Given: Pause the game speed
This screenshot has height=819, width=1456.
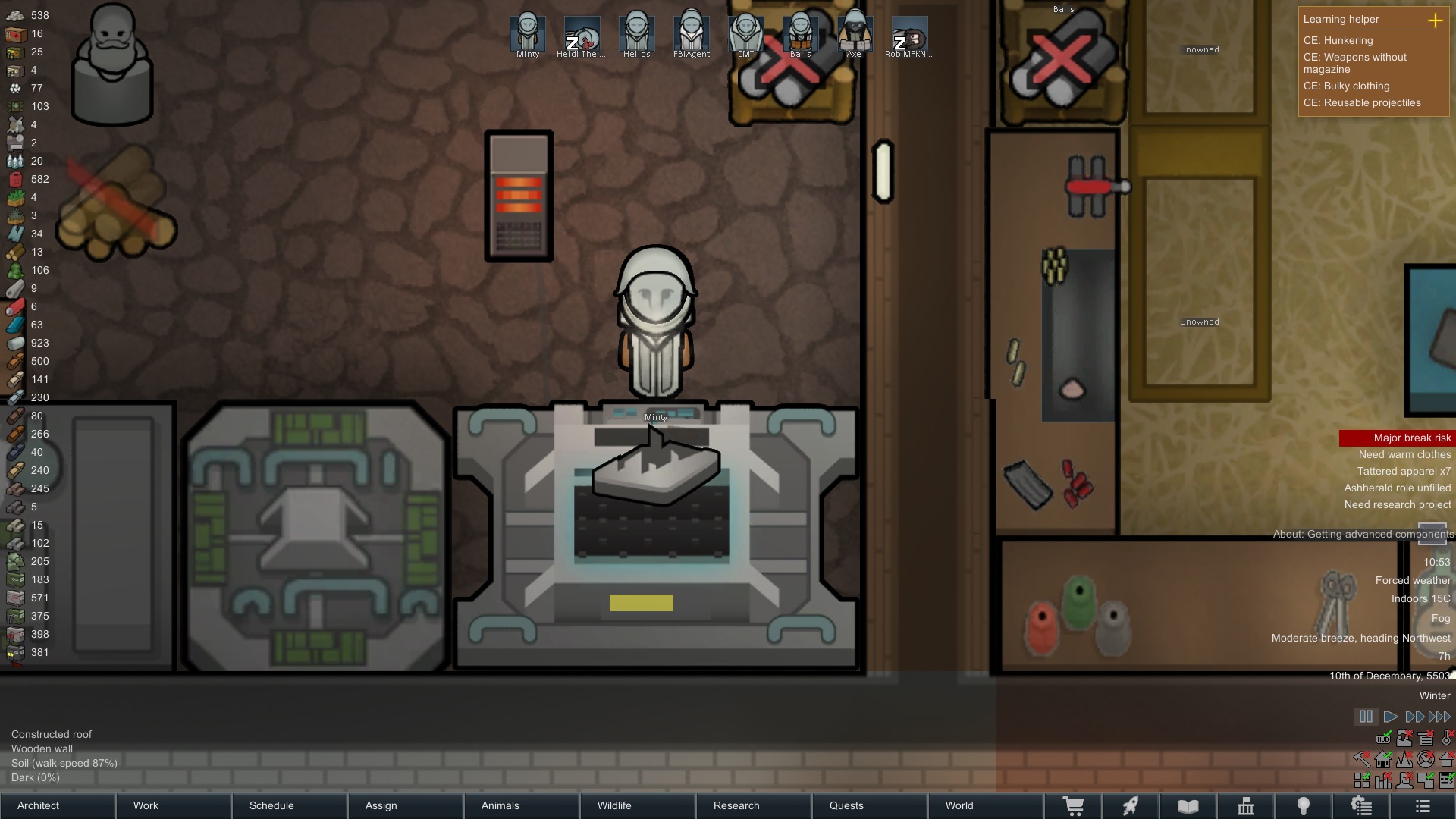Looking at the screenshot, I should click(x=1366, y=717).
